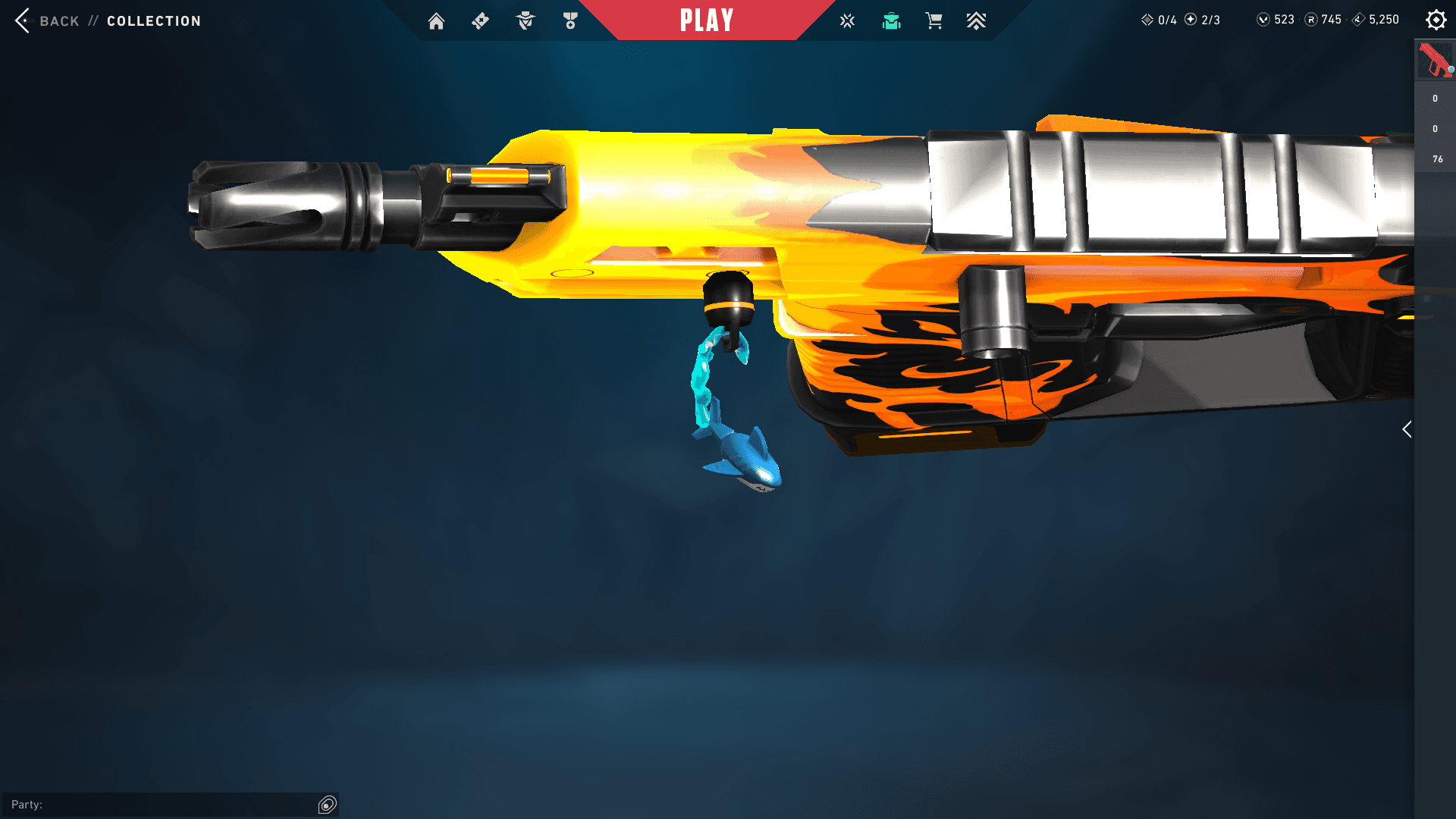Viewport: 1456px width, 819px height.
Task: Expand the Radianite Points balance 745
Action: click(x=1323, y=20)
